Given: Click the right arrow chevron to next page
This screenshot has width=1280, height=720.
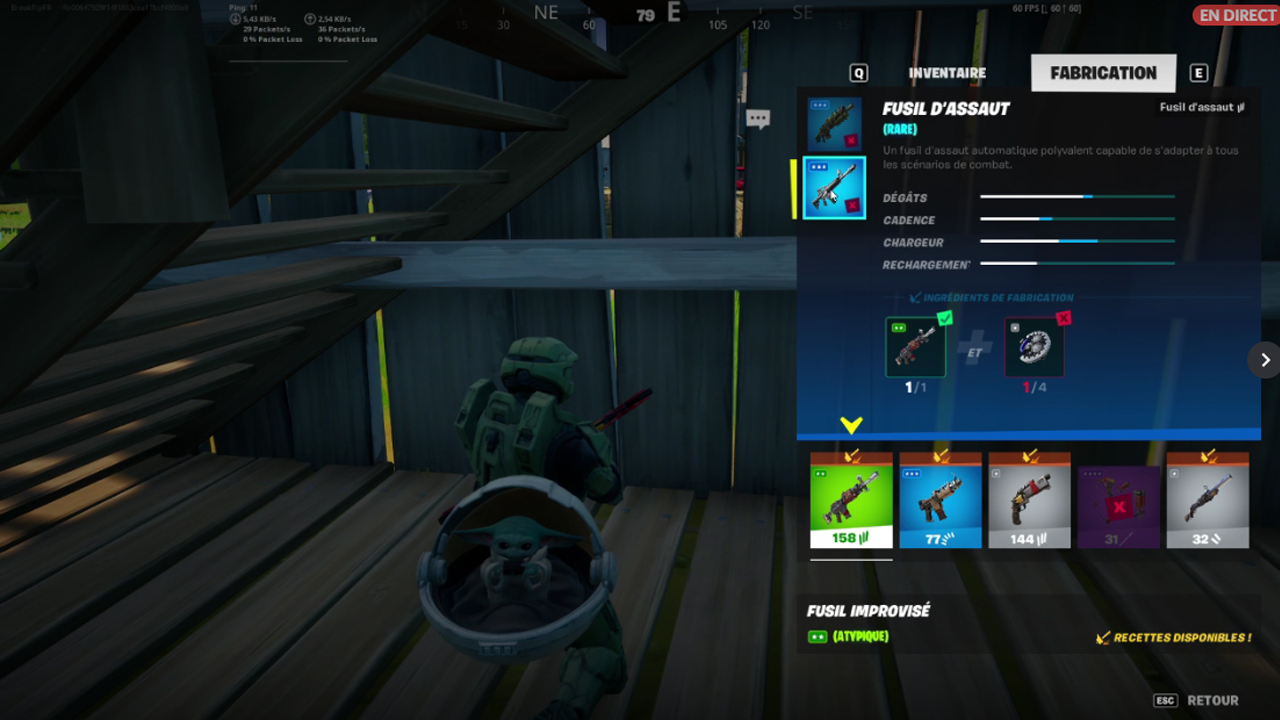Looking at the screenshot, I should (1266, 360).
